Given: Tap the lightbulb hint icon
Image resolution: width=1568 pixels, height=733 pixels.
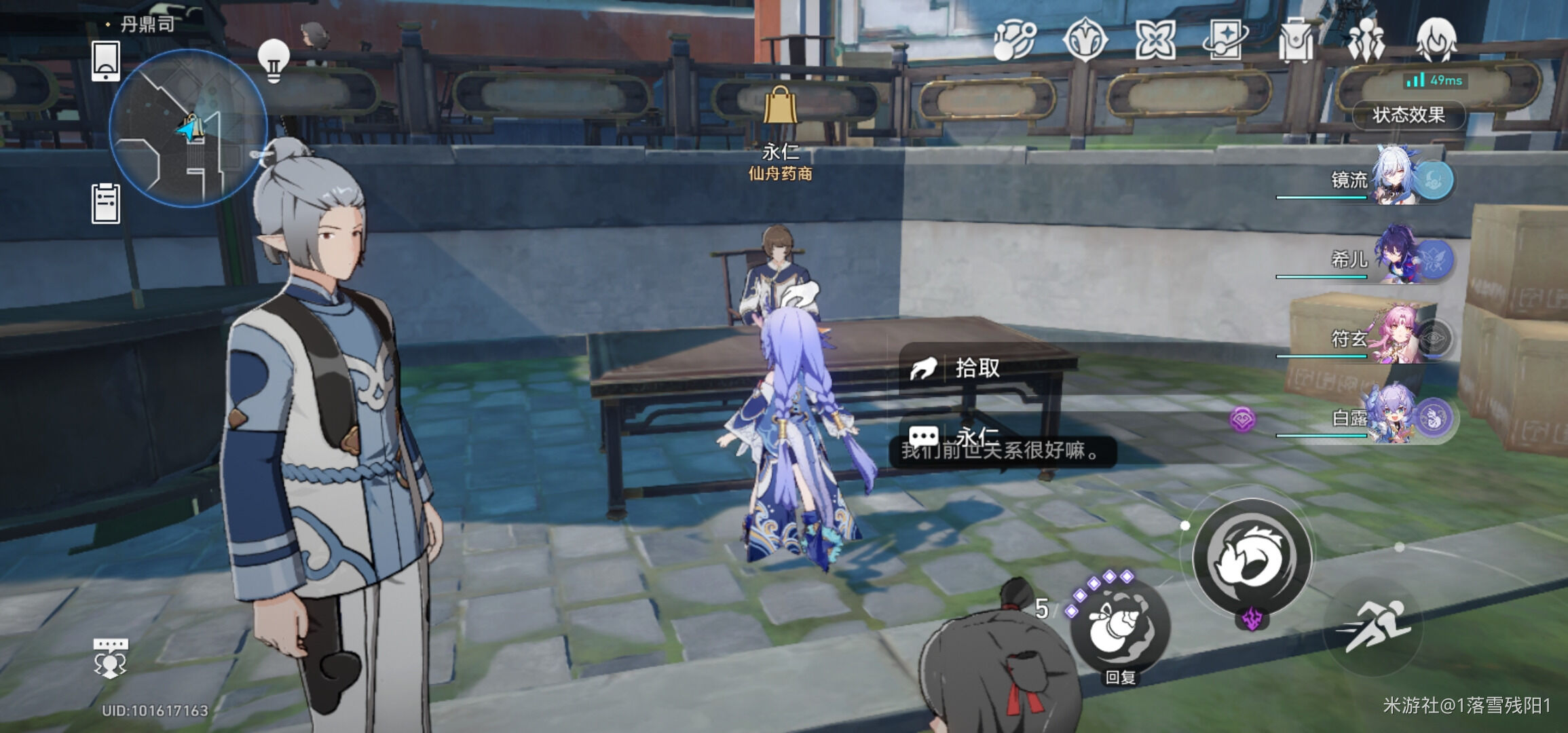Looking at the screenshot, I should tap(274, 60).
